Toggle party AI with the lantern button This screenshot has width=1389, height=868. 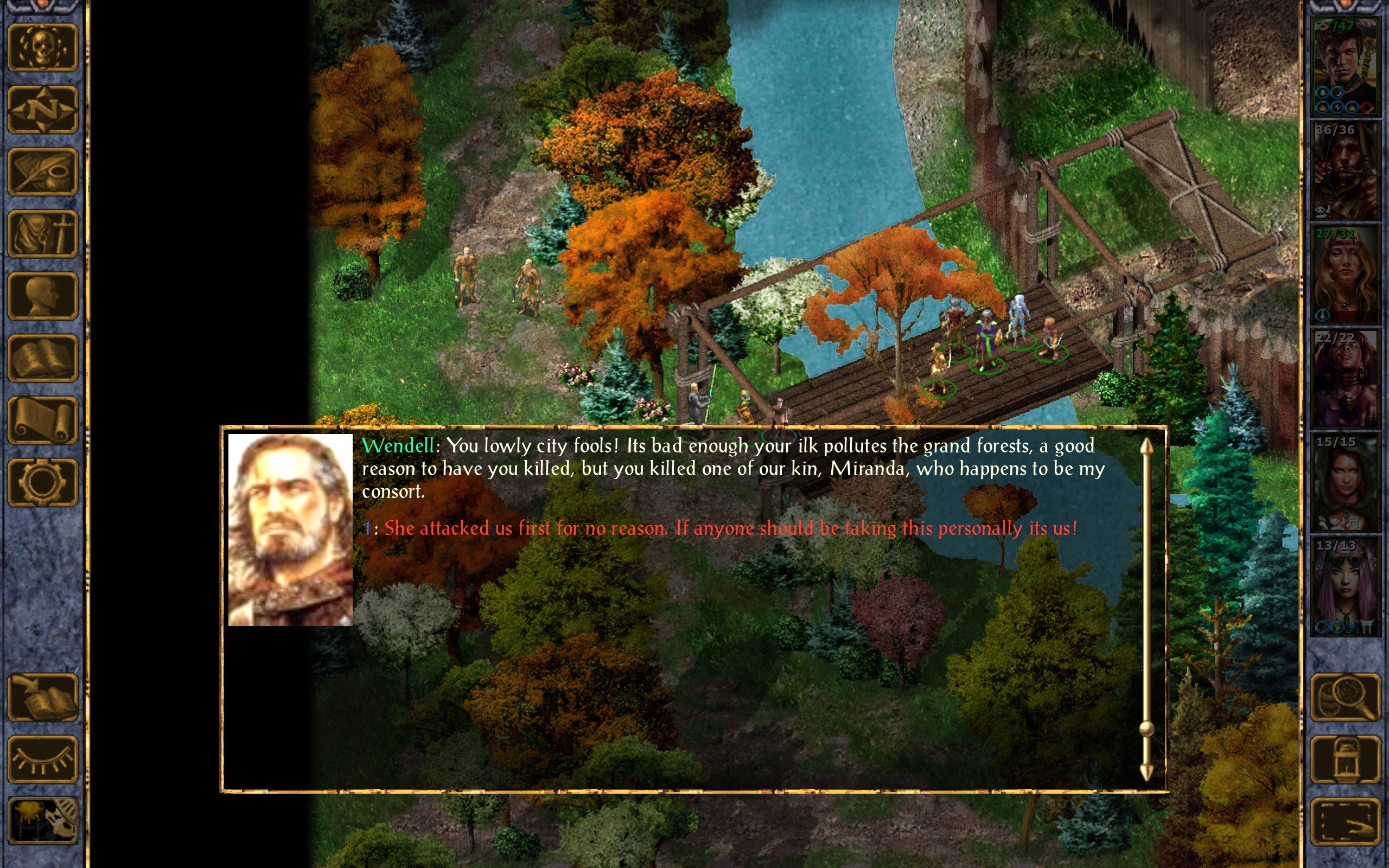point(1345,759)
